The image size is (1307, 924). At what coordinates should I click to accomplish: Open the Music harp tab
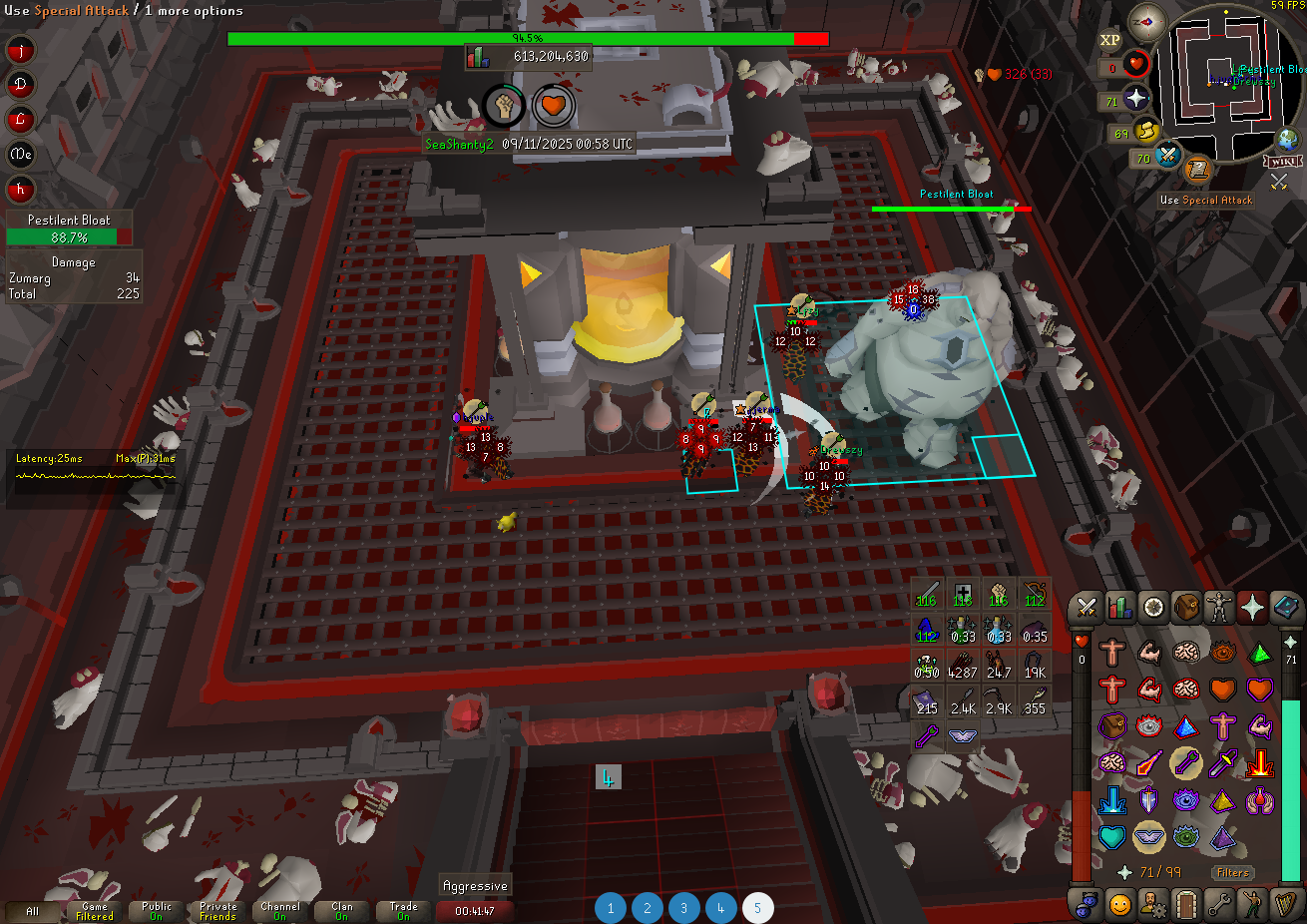click(x=1285, y=904)
